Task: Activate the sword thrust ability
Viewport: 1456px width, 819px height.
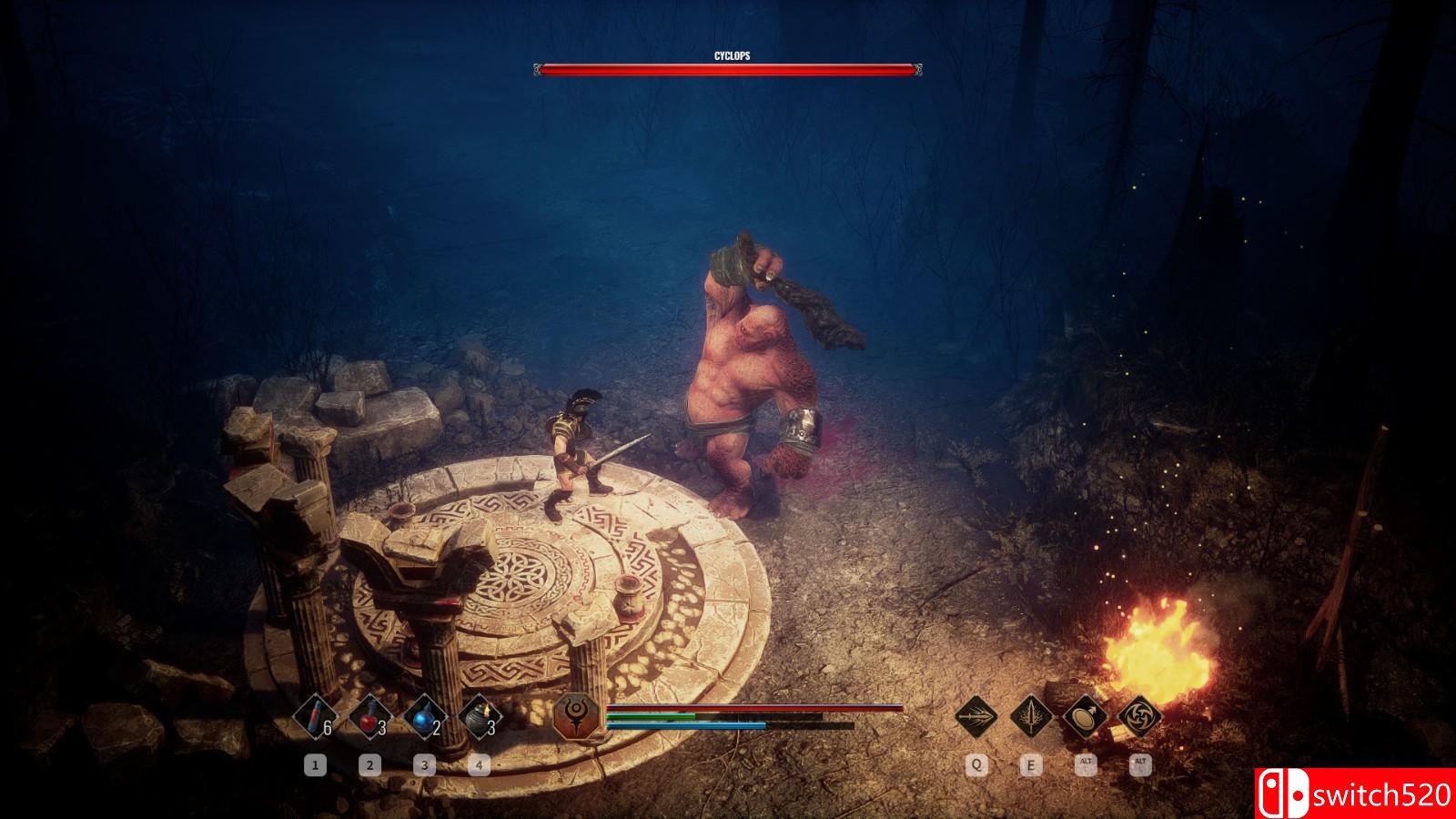Action: [x=976, y=716]
